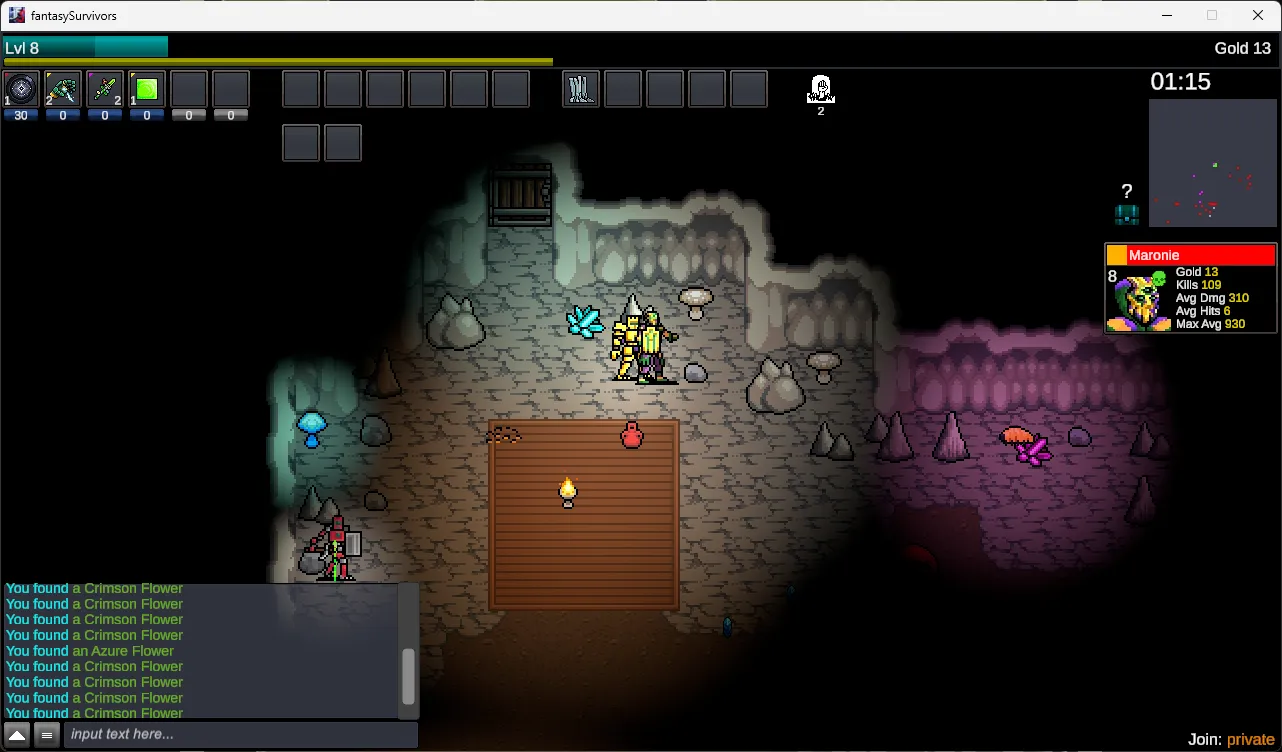Open the white ghost icon
The height and width of the screenshot is (752, 1282).
[x=821, y=90]
